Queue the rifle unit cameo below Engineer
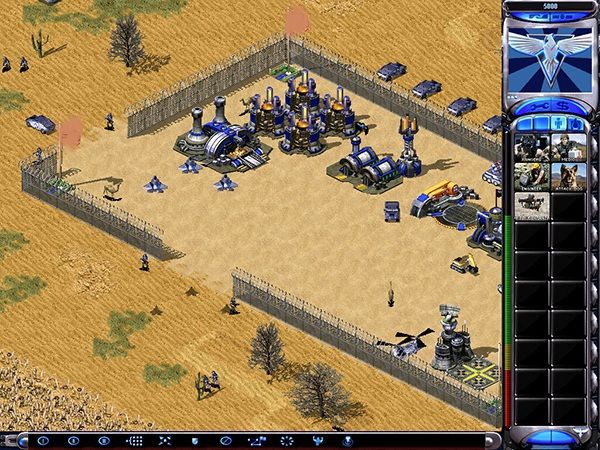Screen dimensions: 600x450 (531, 205)
